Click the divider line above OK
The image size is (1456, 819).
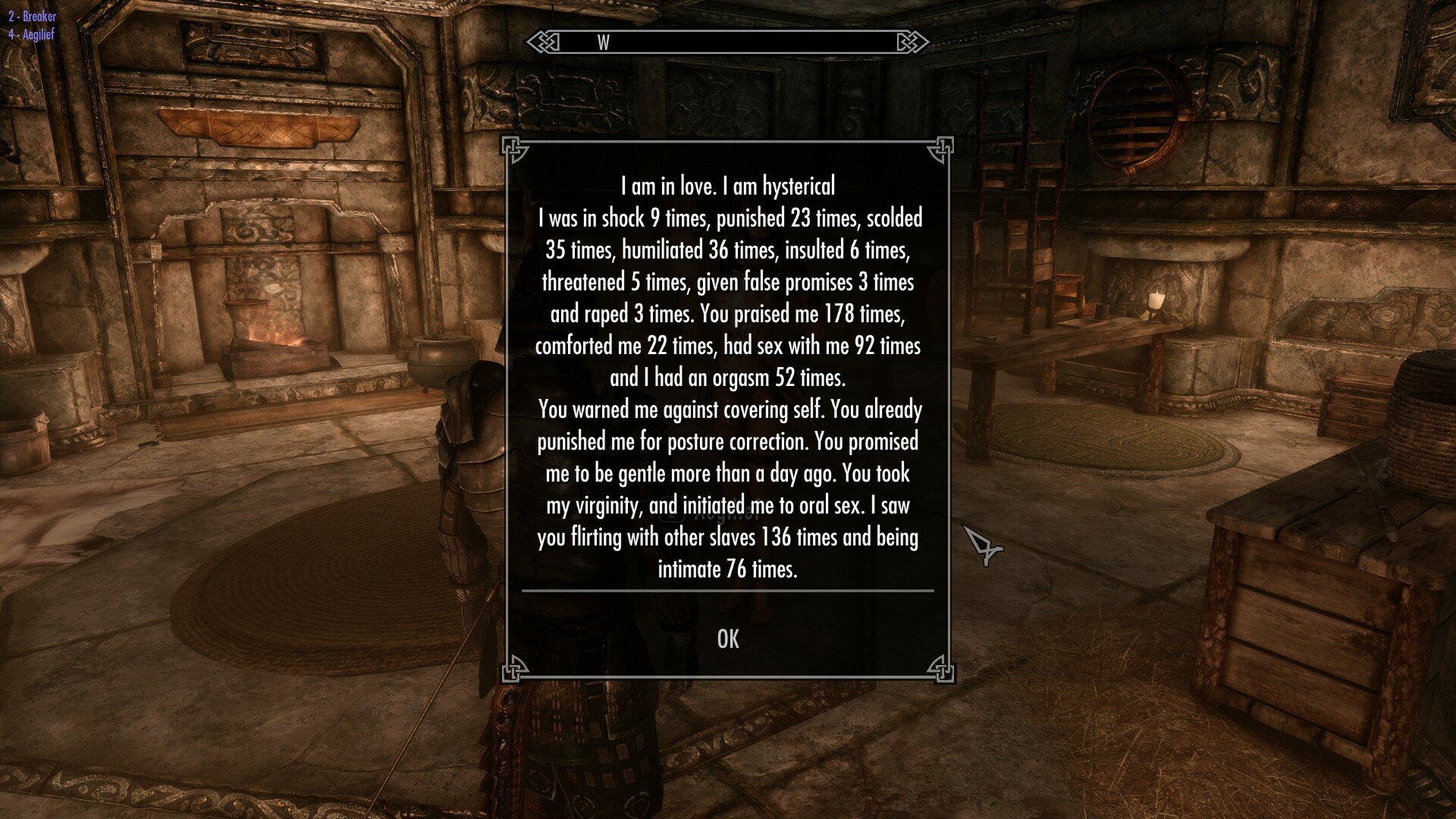click(728, 590)
